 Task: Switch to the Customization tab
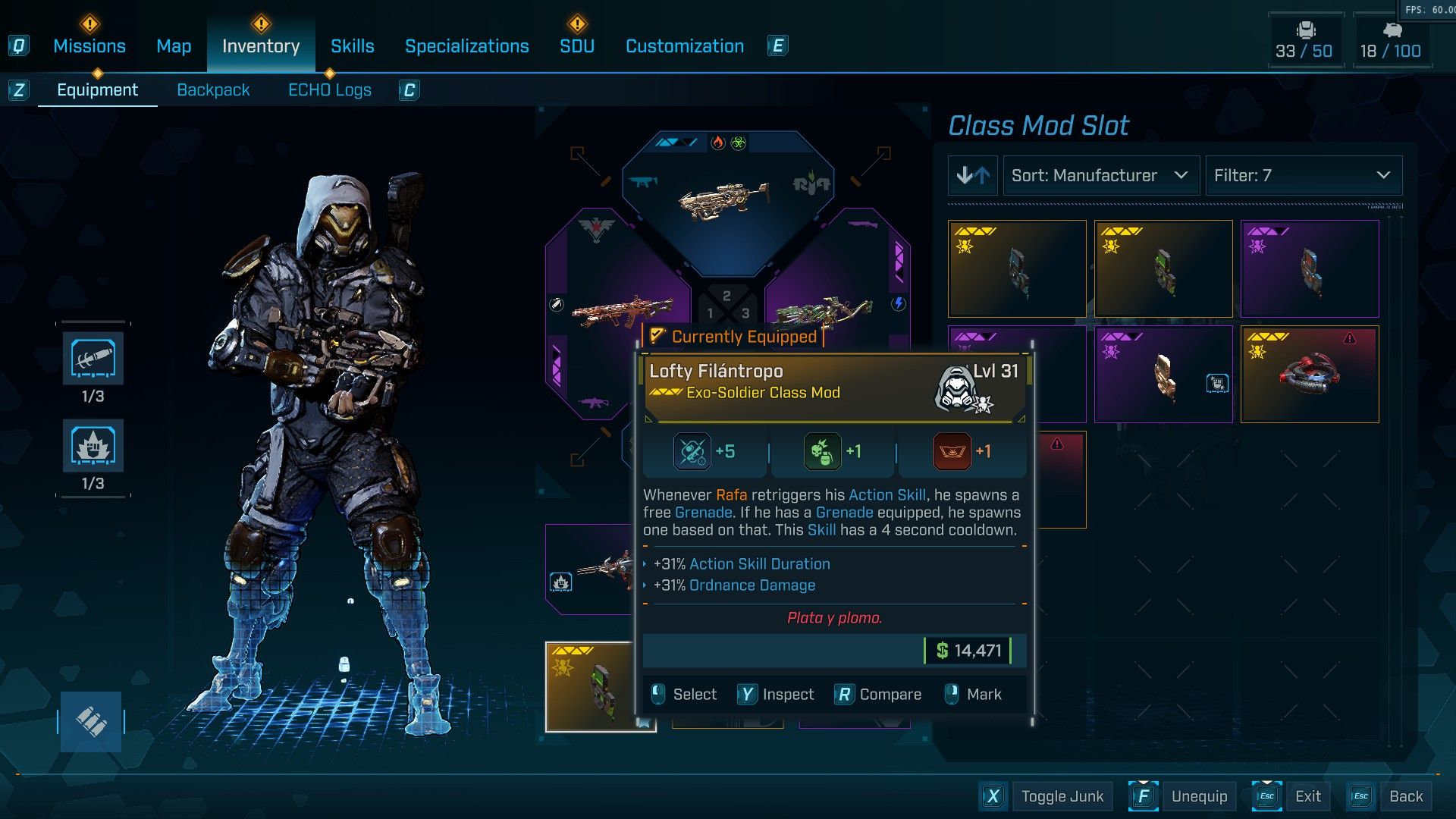coord(684,46)
